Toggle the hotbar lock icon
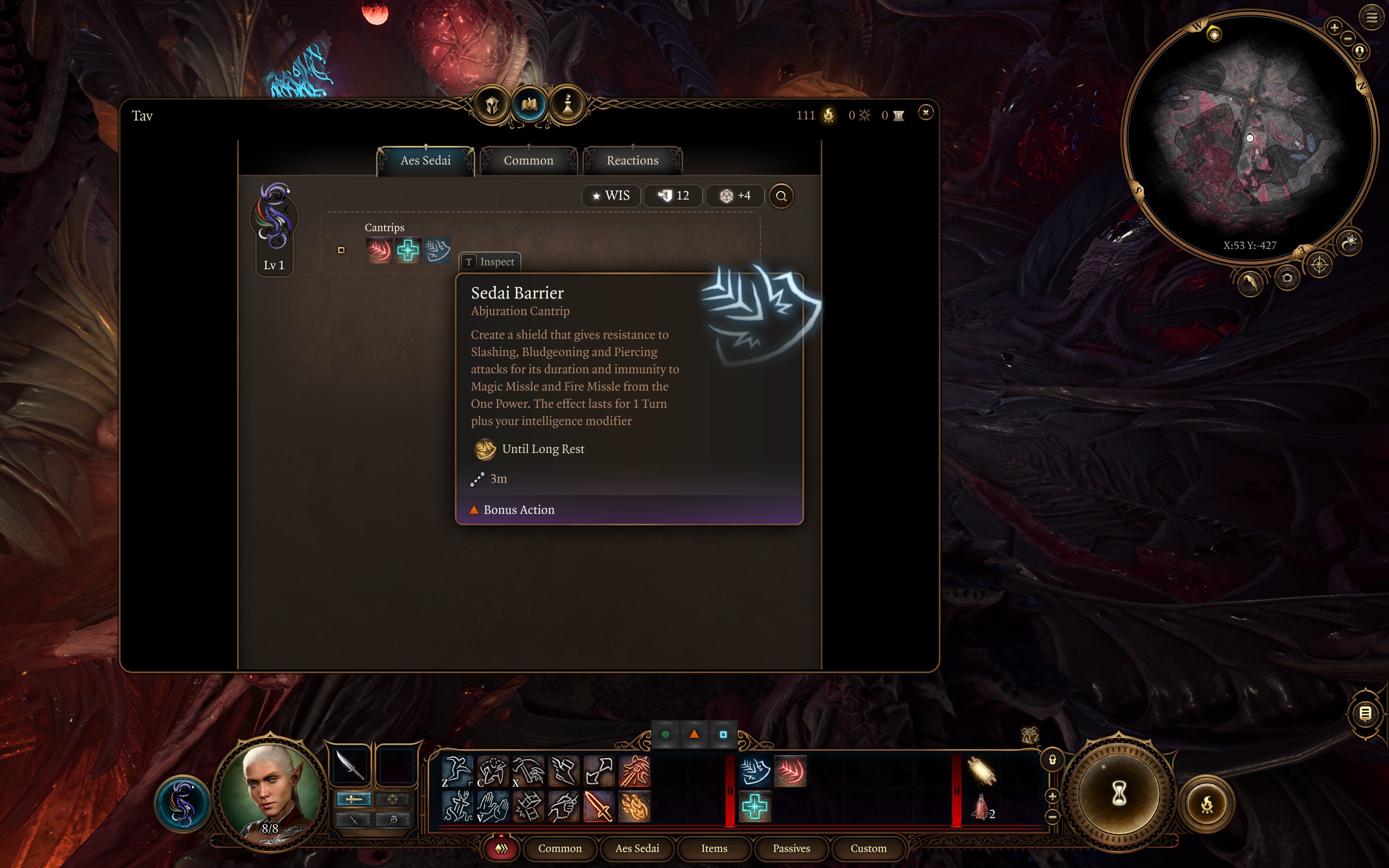 tap(1053, 760)
